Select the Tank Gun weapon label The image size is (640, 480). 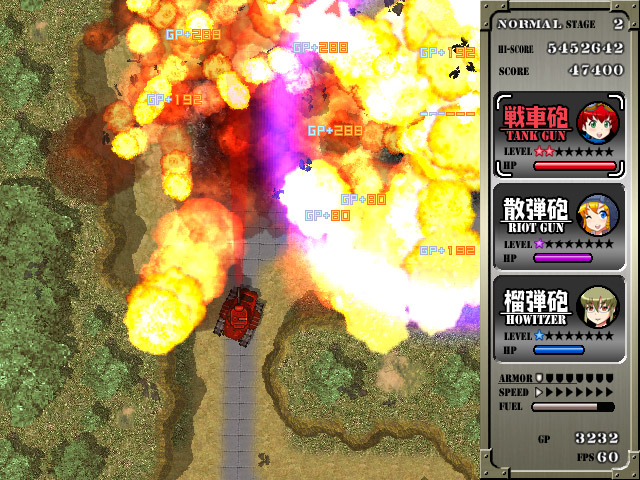536,123
